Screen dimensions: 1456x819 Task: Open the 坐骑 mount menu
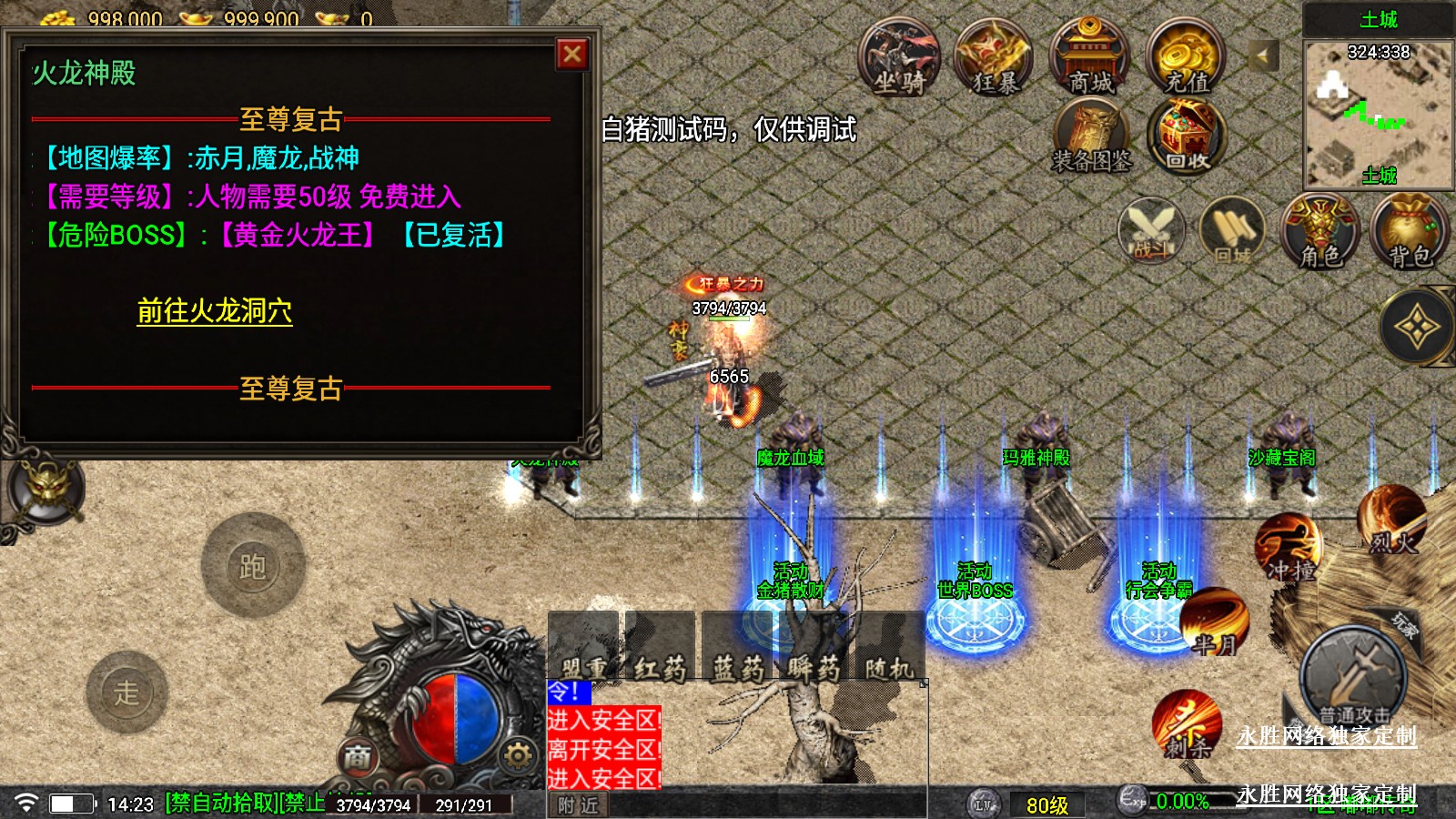pos(899,59)
